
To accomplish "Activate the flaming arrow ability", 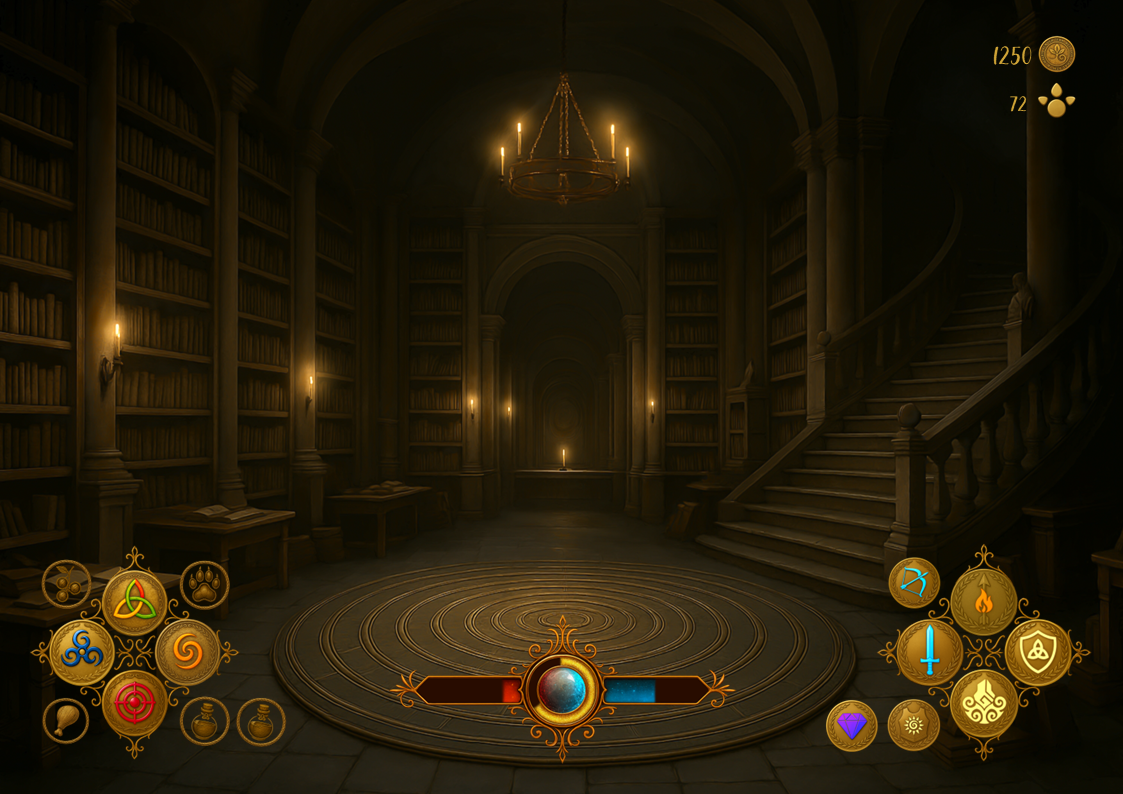I will pyautogui.click(x=983, y=602).
